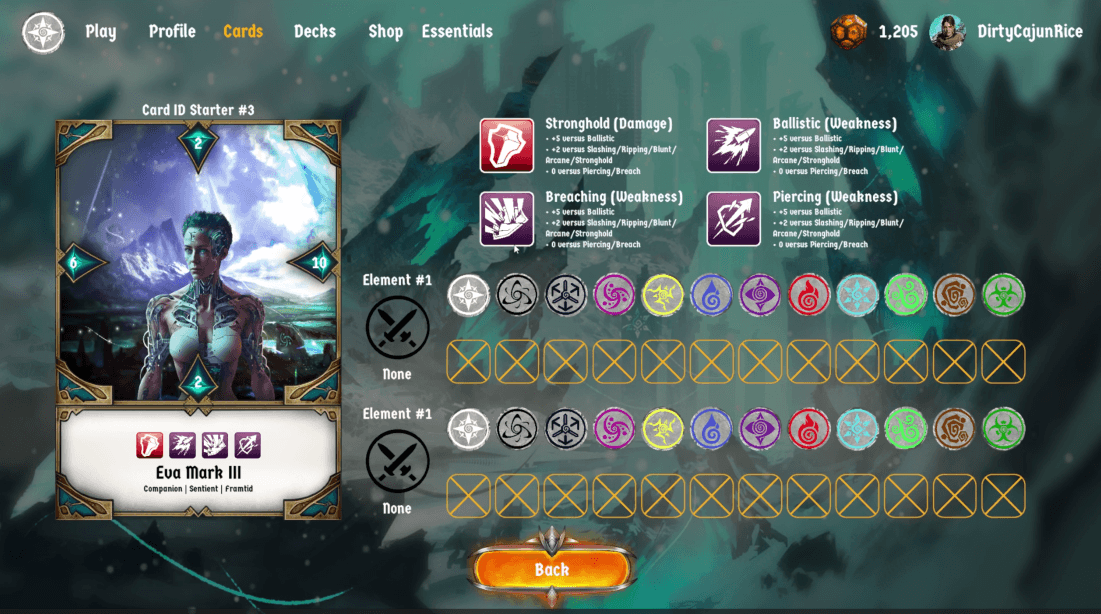The height and width of the screenshot is (614, 1101).
Task: Select the large Stronghold (Damage) icon beside its description
Action: click(x=507, y=146)
